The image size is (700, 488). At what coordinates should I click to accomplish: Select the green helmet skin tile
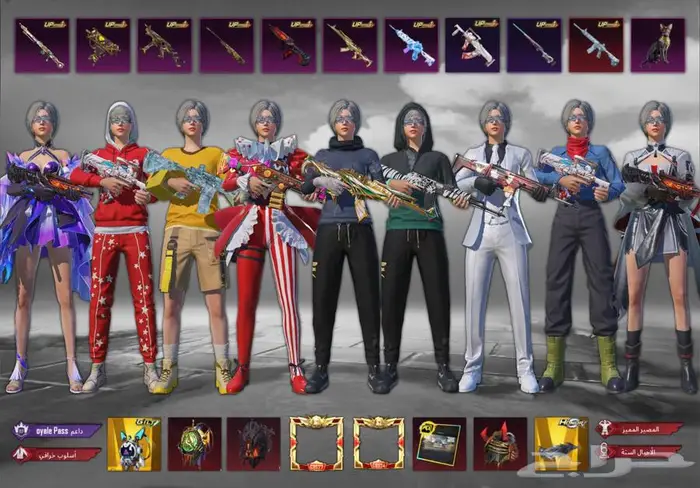195,443
